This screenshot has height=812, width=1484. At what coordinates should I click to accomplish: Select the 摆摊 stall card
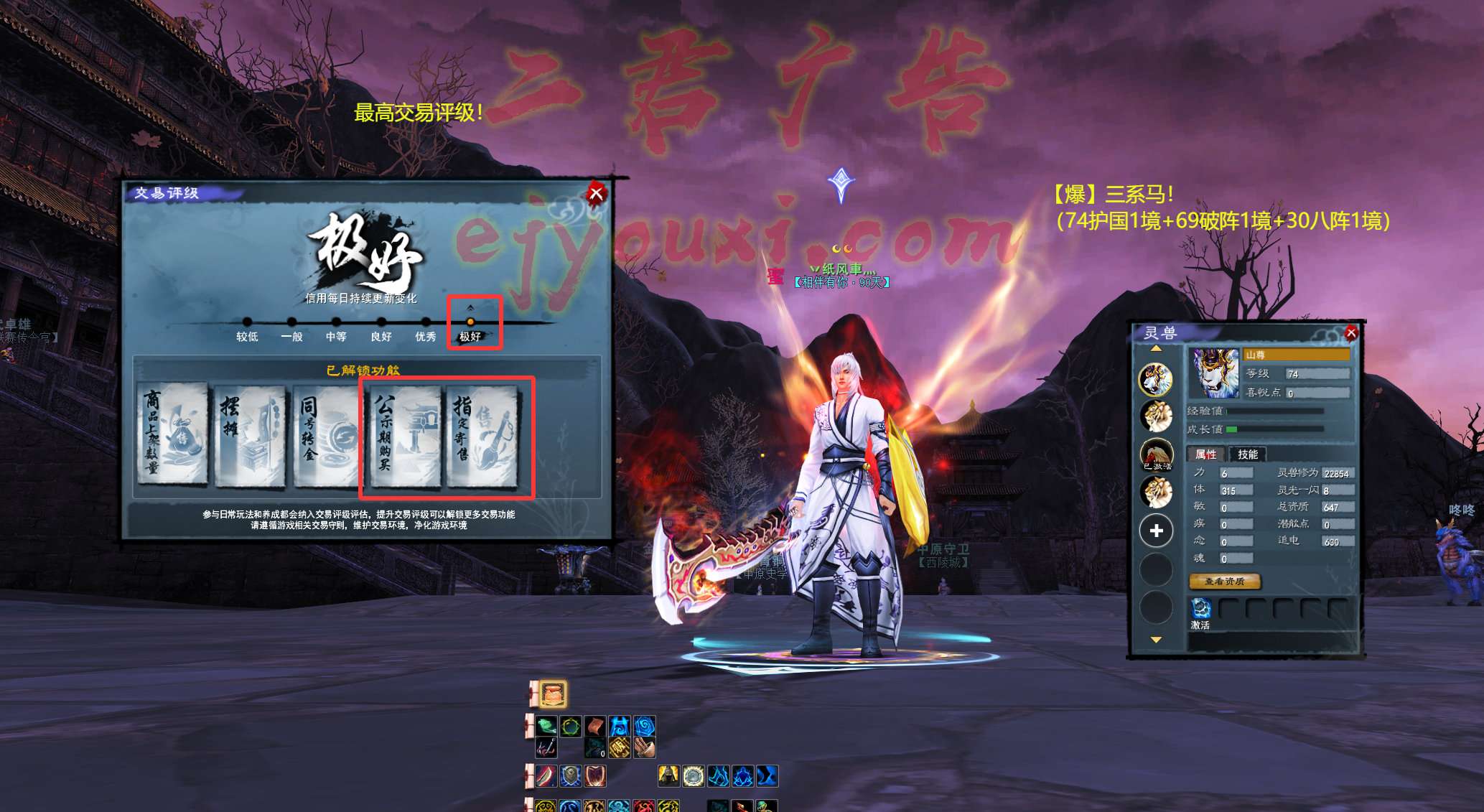pyautogui.click(x=250, y=434)
